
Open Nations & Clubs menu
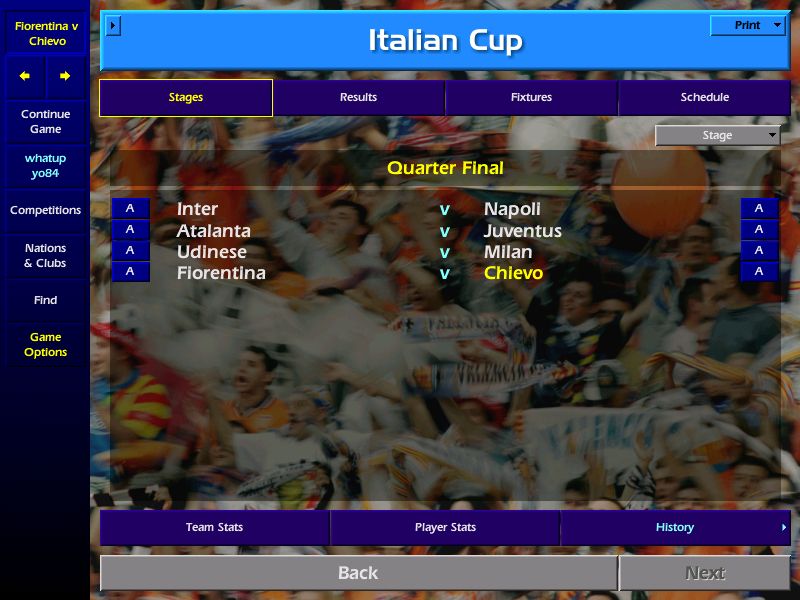coord(45,255)
